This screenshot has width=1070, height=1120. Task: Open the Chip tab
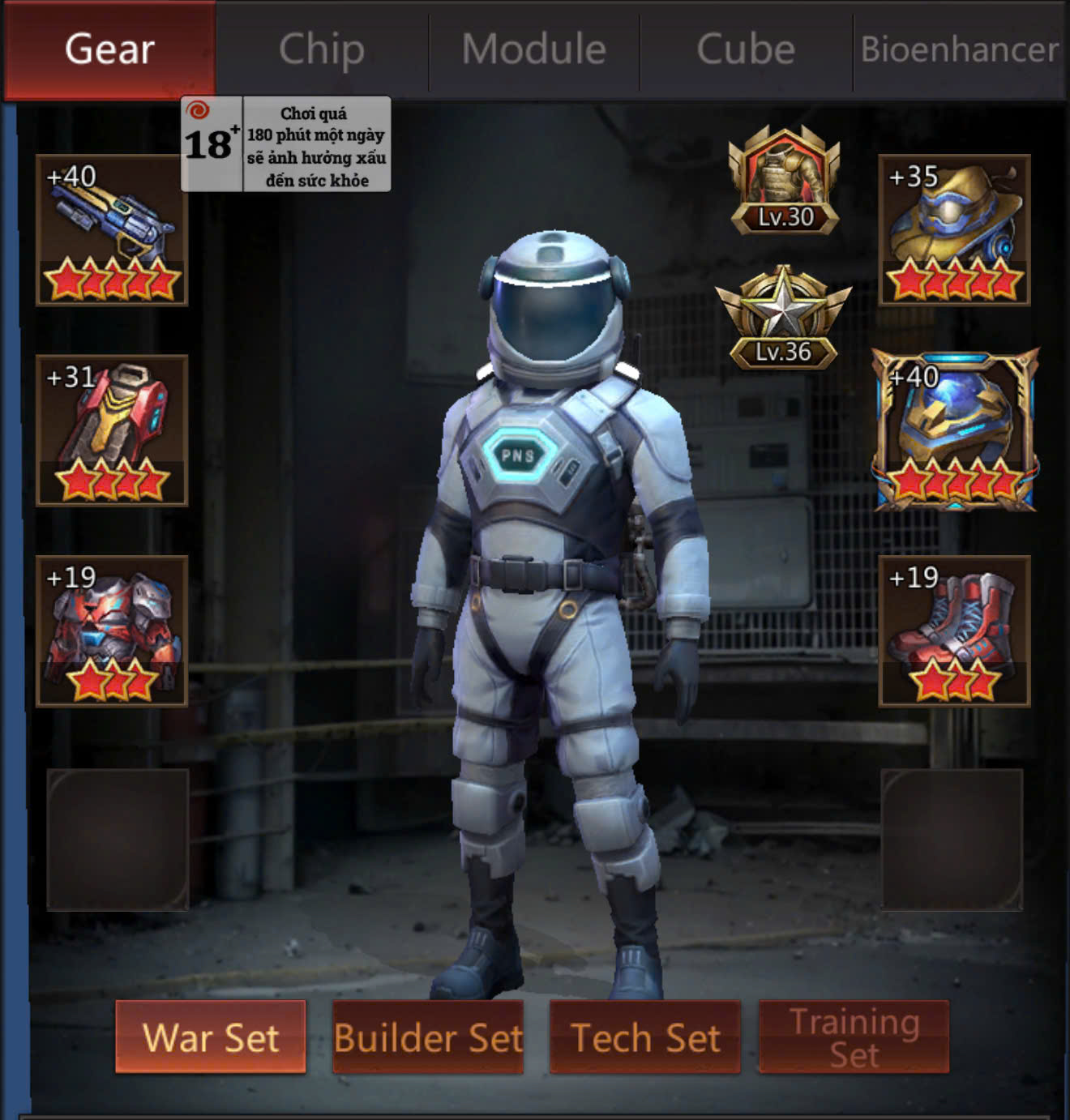point(322,49)
